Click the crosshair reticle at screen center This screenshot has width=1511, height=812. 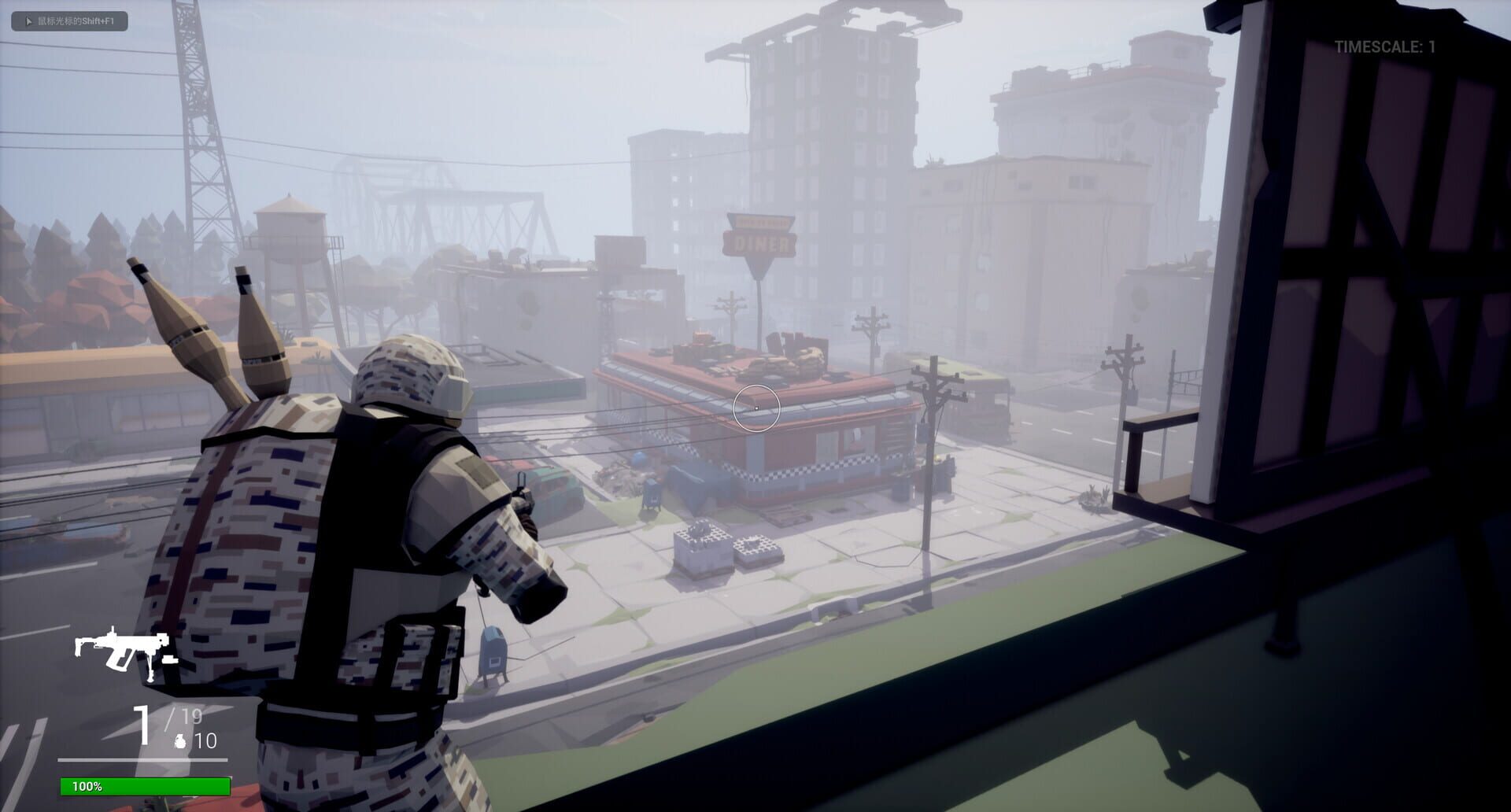click(755, 405)
